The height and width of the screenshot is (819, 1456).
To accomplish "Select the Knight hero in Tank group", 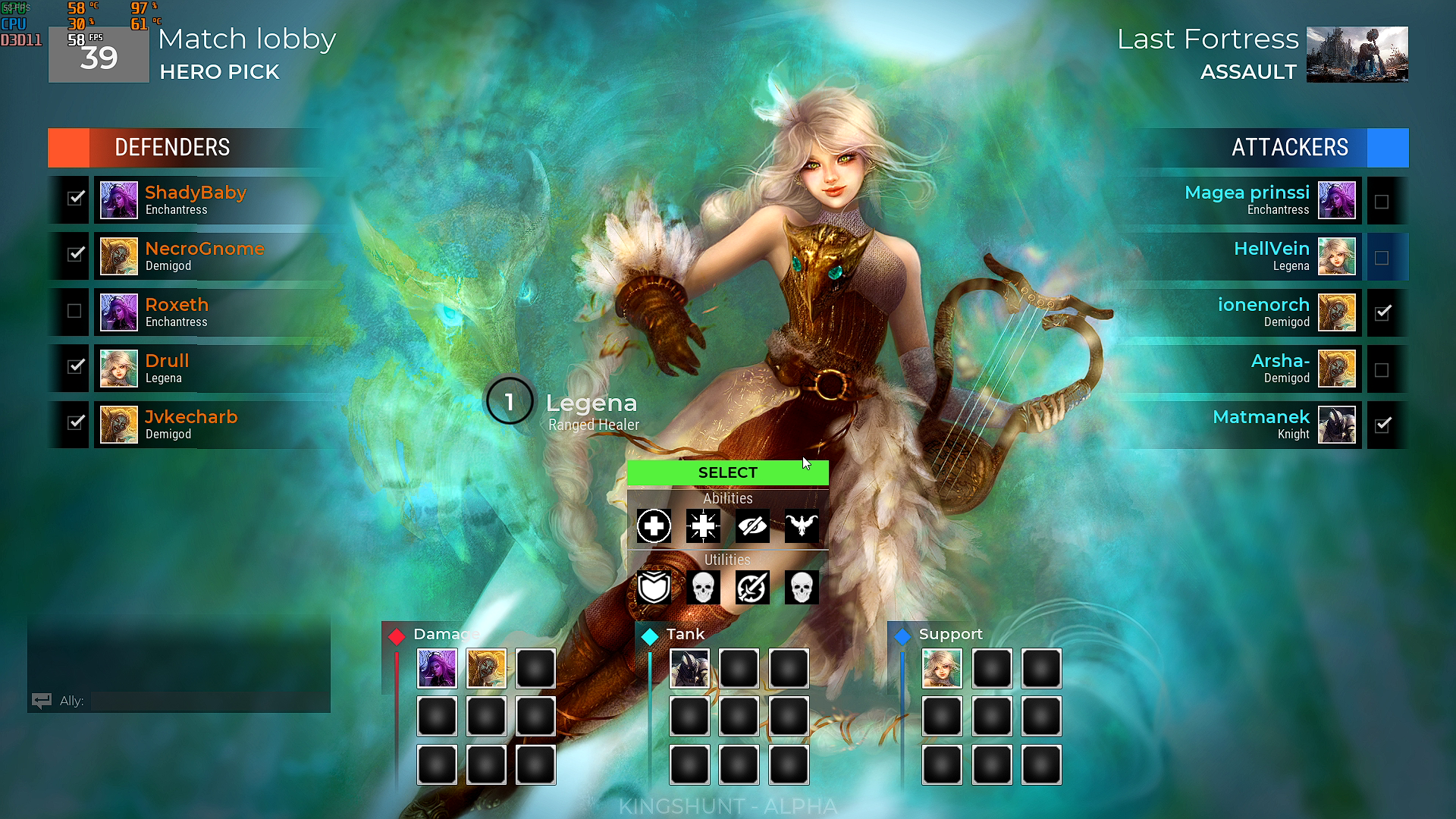I will 689,669.
